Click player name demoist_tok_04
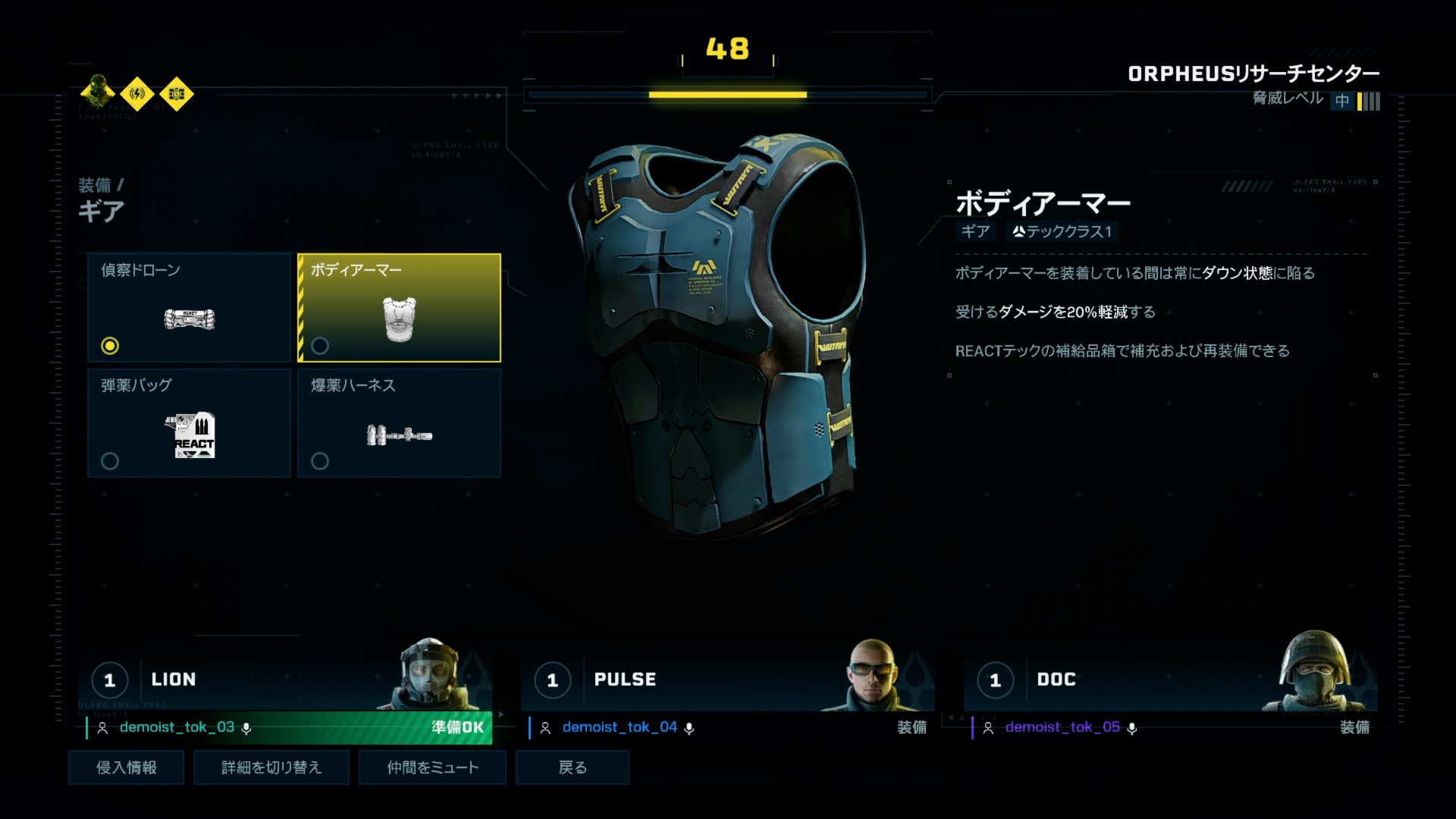This screenshot has height=819, width=1456. point(620,727)
